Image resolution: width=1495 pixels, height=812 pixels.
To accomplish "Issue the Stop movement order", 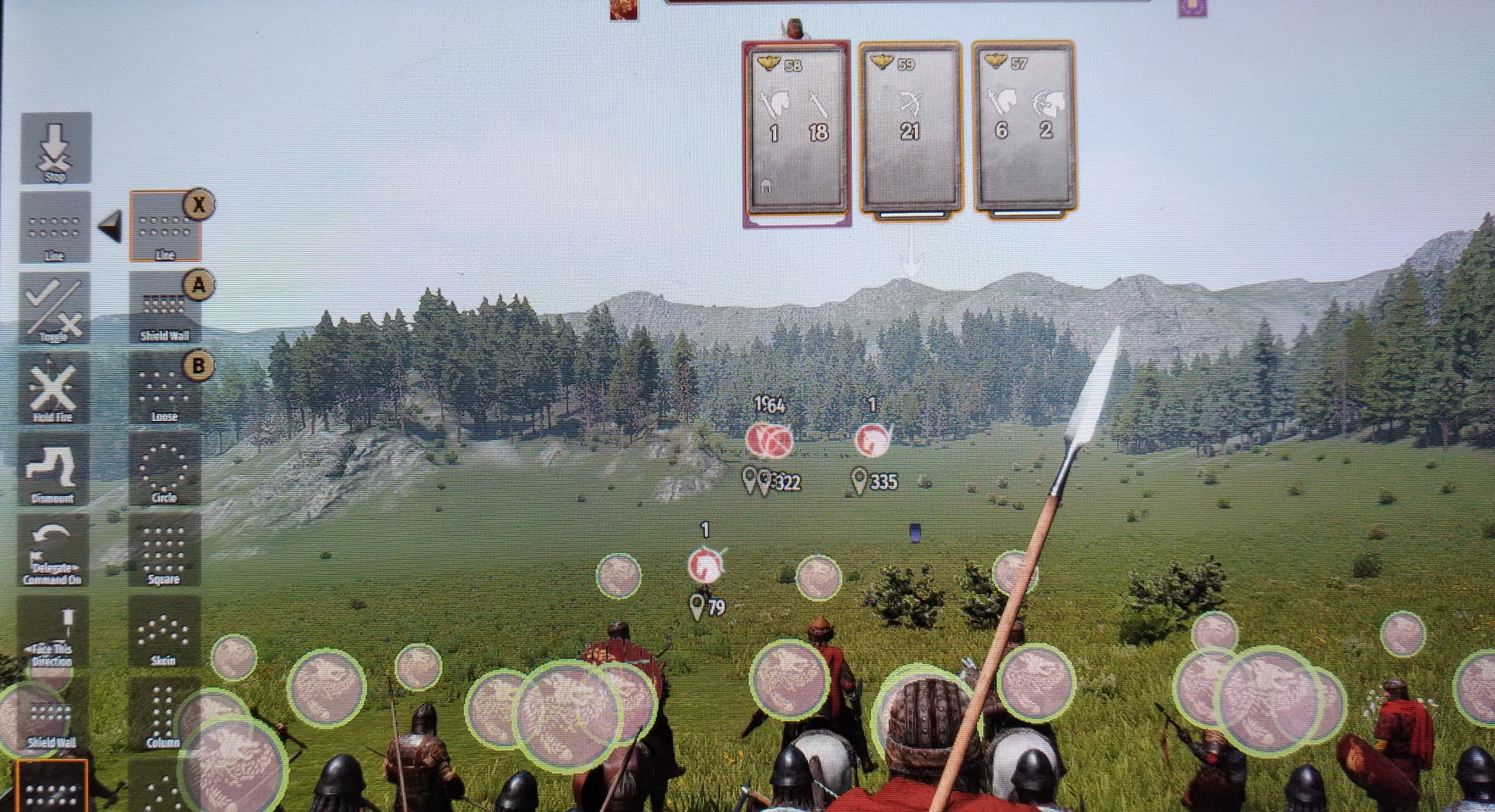I will click(x=56, y=148).
